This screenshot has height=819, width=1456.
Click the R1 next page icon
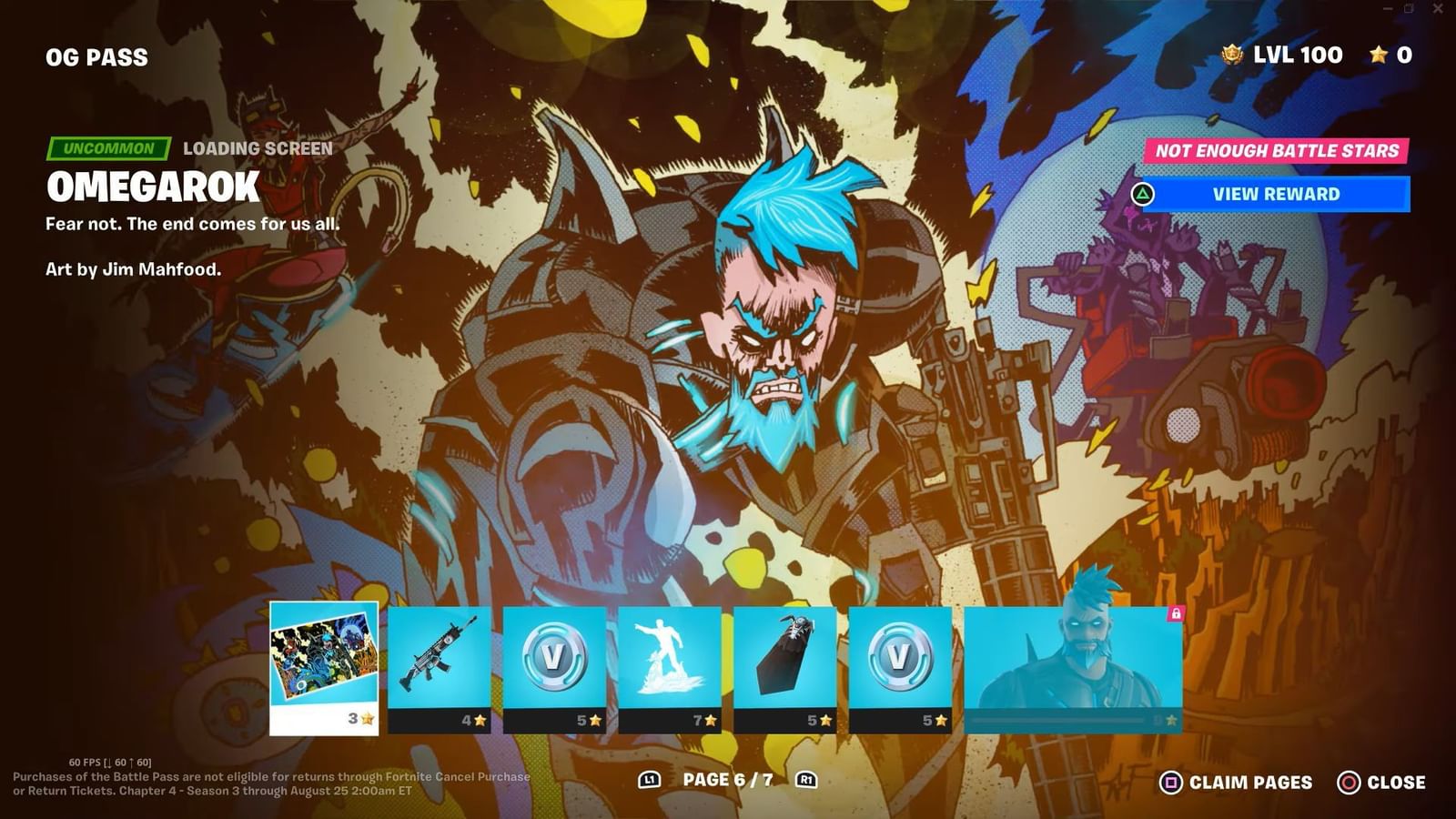(804, 781)
